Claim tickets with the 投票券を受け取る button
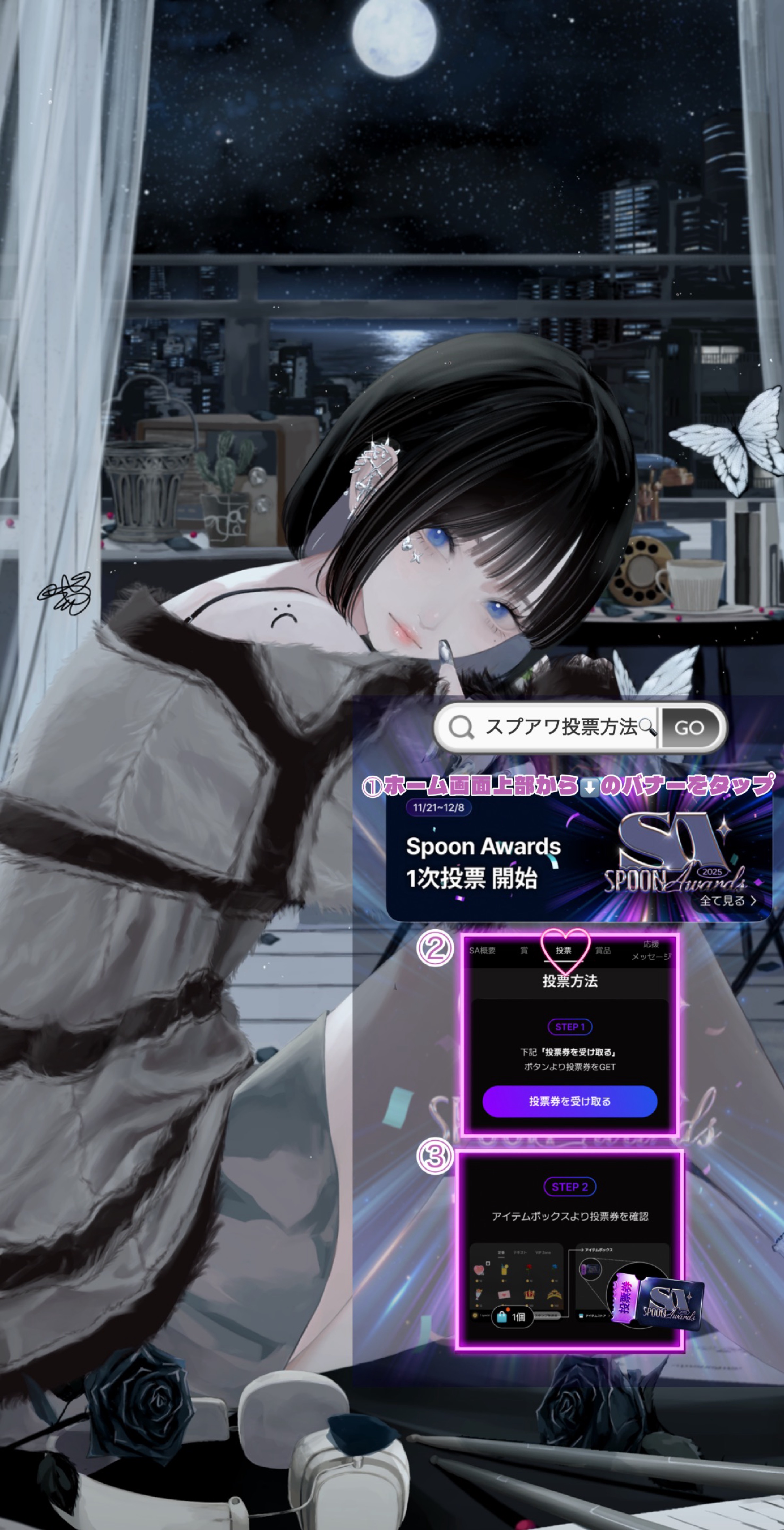The width and height of the screenshot is (784, 1530). [570, 1101]
